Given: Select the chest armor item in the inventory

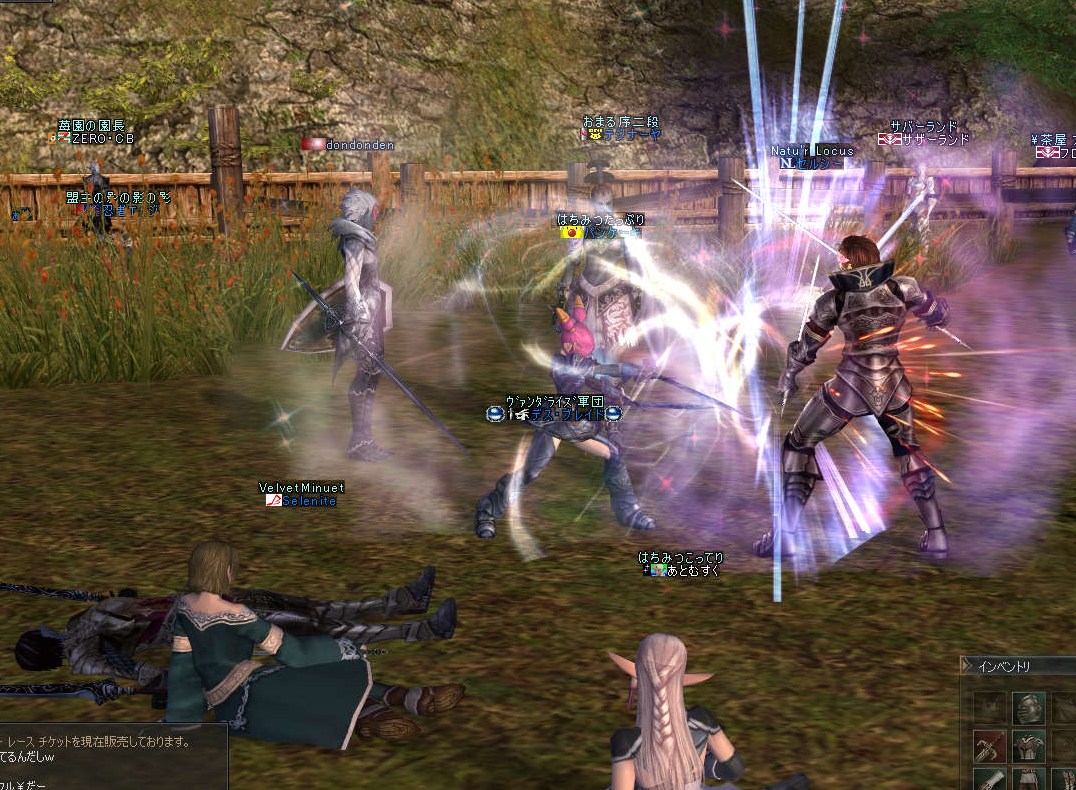Looking at the screenshot, I should coord(1027,745).
